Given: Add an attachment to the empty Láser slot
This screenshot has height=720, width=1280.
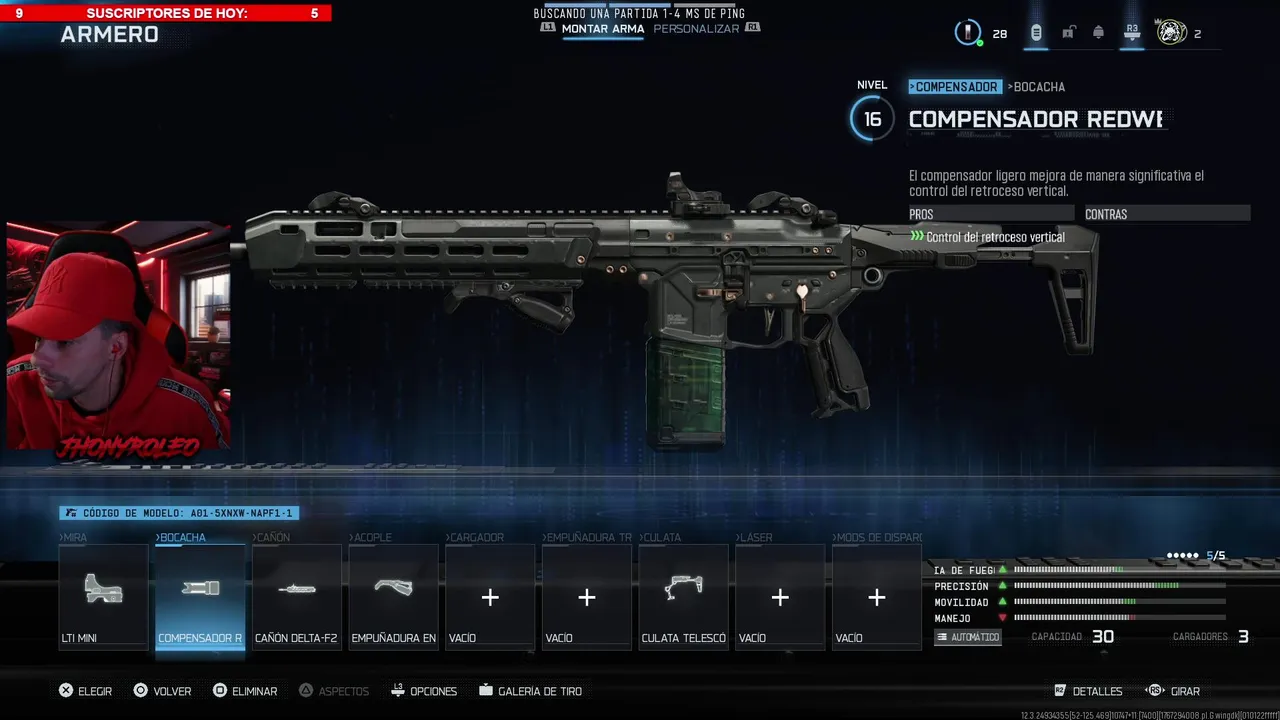Looking at the screenshot, I should click(780, 597).
